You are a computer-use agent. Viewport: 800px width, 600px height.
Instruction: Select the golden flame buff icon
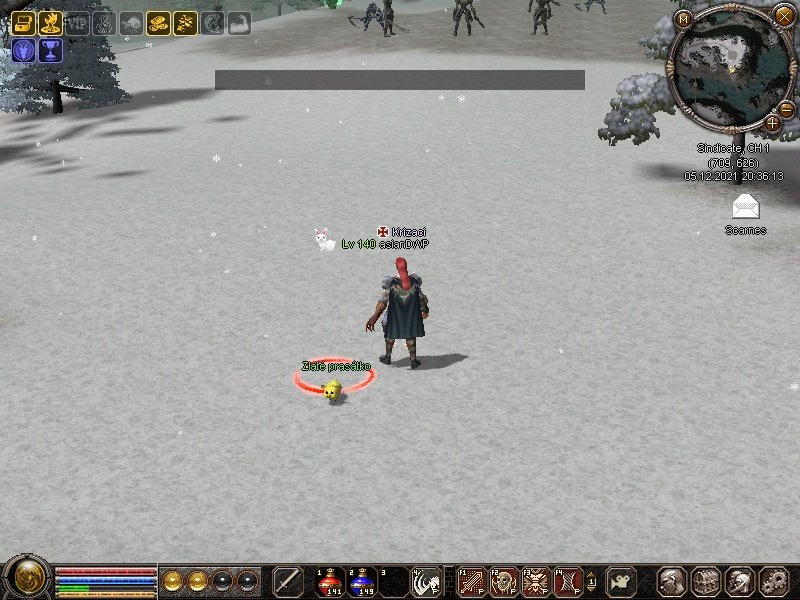(x=50, y=23)
